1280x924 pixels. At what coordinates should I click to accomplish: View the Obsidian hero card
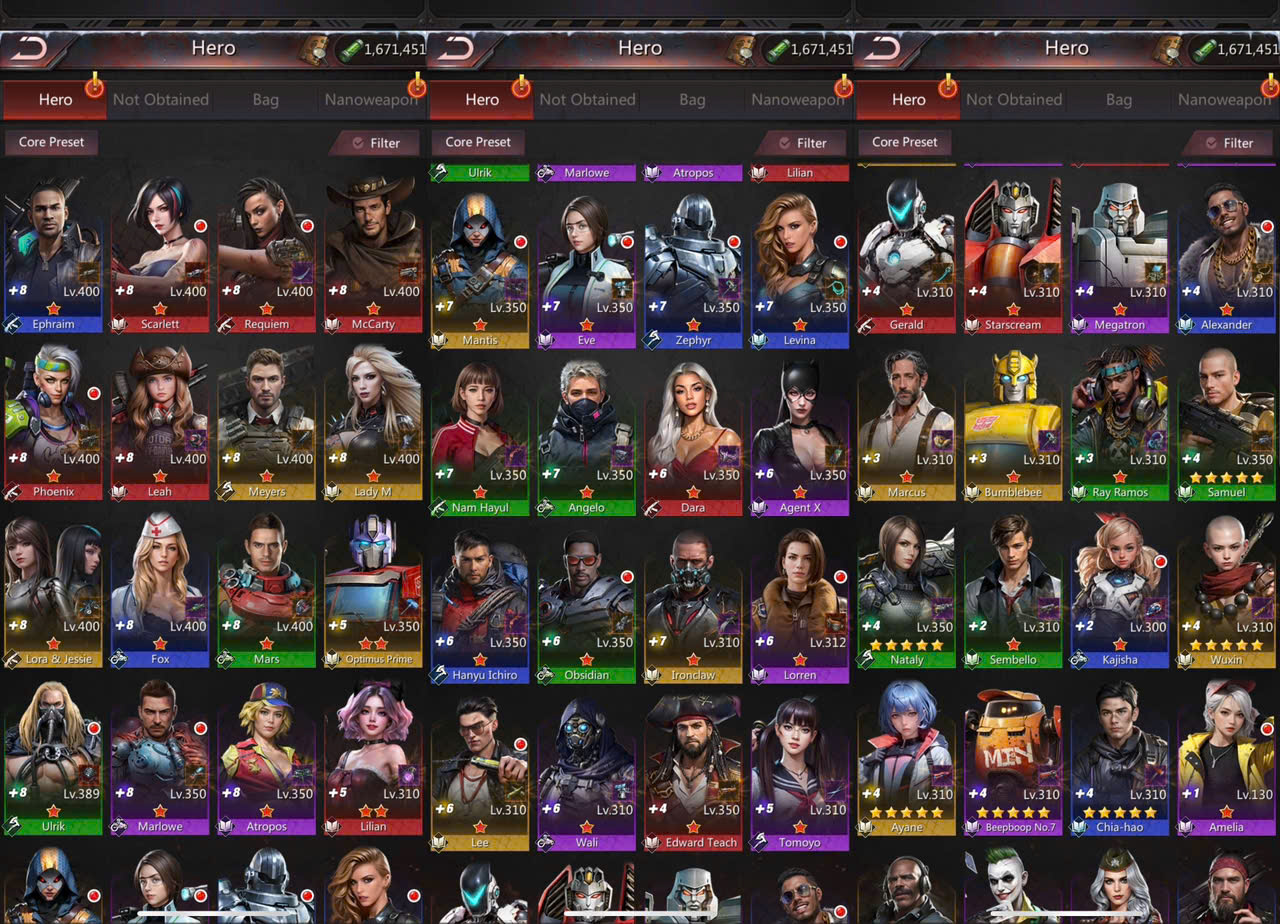pos(586,606)
